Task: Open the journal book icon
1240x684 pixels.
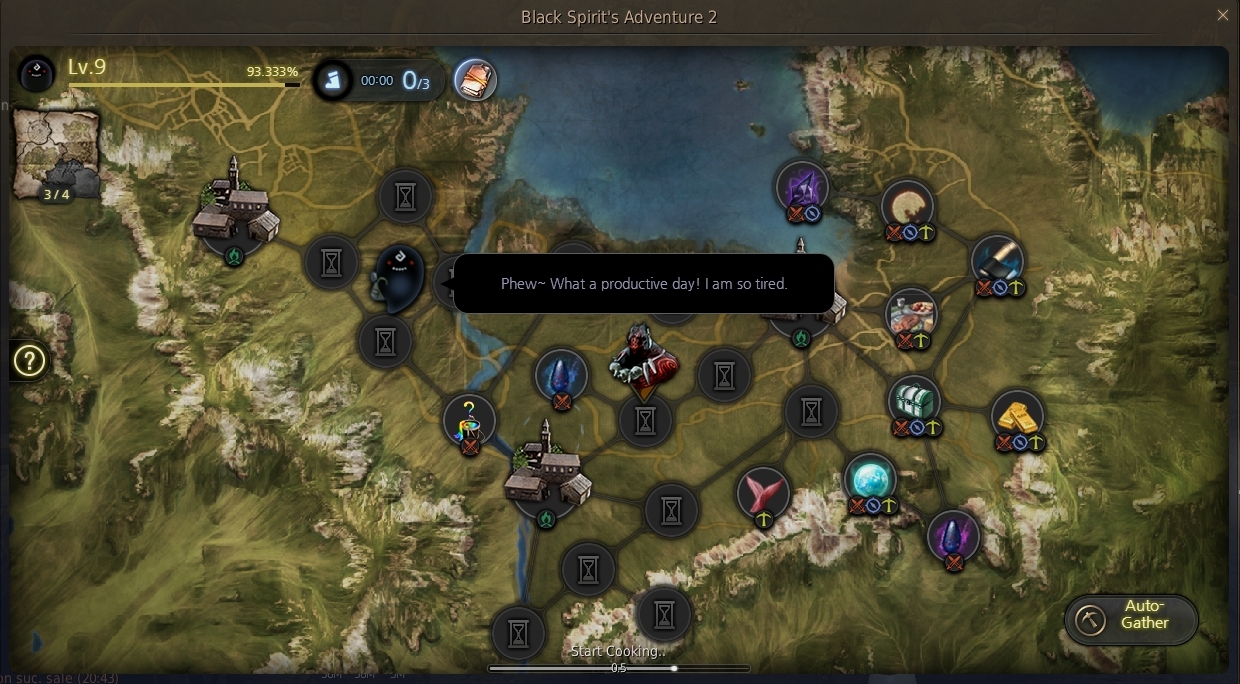Action: (475, 80)
